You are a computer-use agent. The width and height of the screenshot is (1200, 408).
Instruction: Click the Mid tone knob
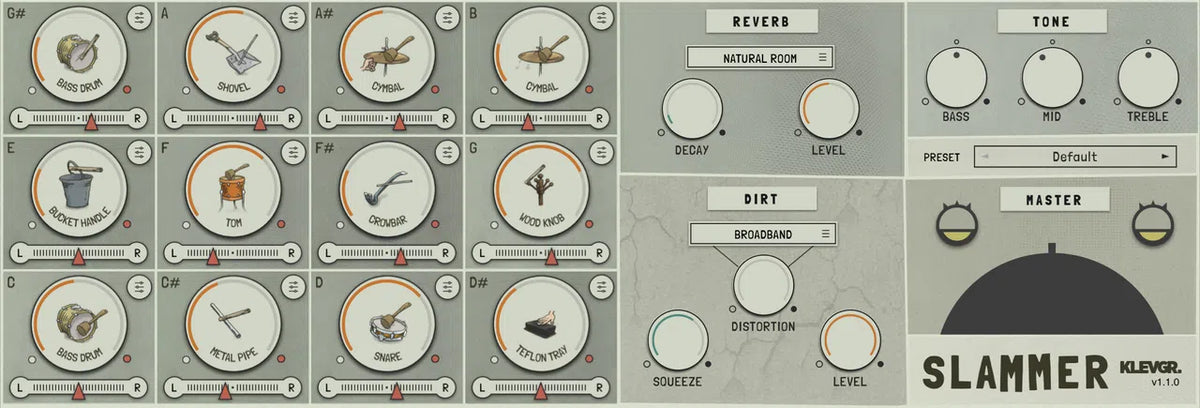(1052, 78)
